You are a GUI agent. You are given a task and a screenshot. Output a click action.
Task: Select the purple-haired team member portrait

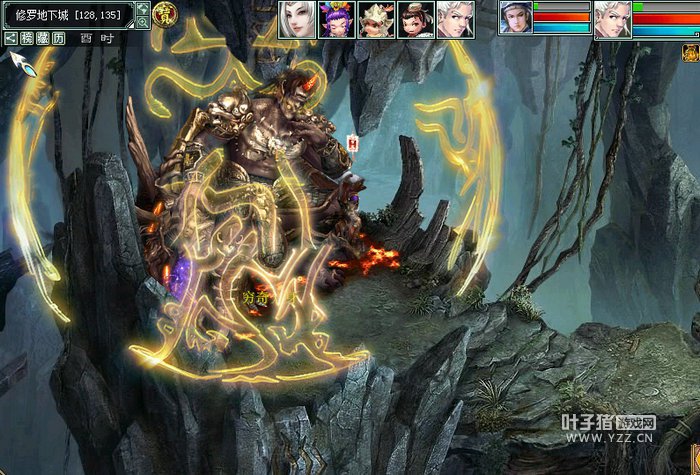pos(335,19)
